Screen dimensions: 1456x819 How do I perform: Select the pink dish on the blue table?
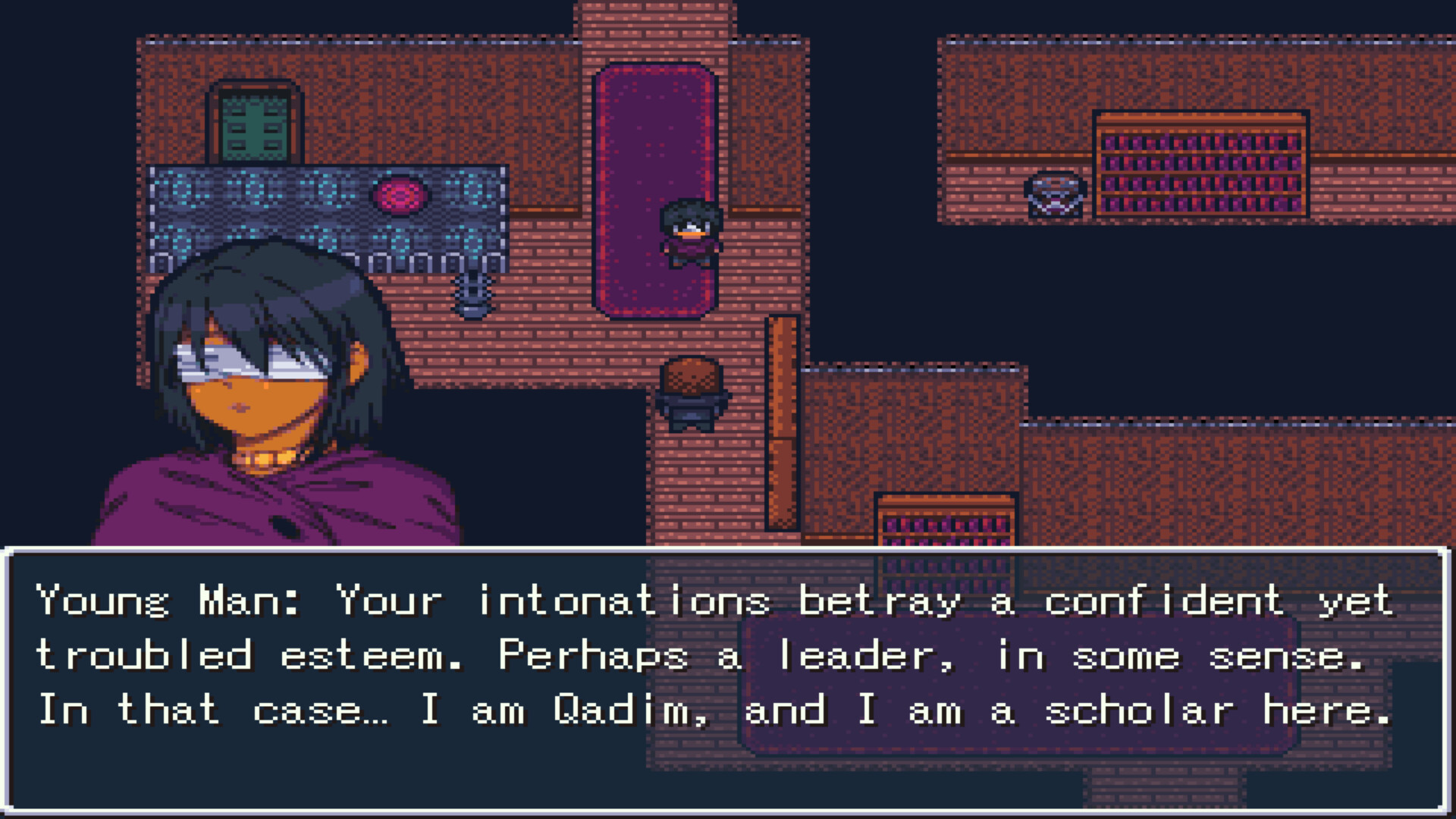coord(400,196)
